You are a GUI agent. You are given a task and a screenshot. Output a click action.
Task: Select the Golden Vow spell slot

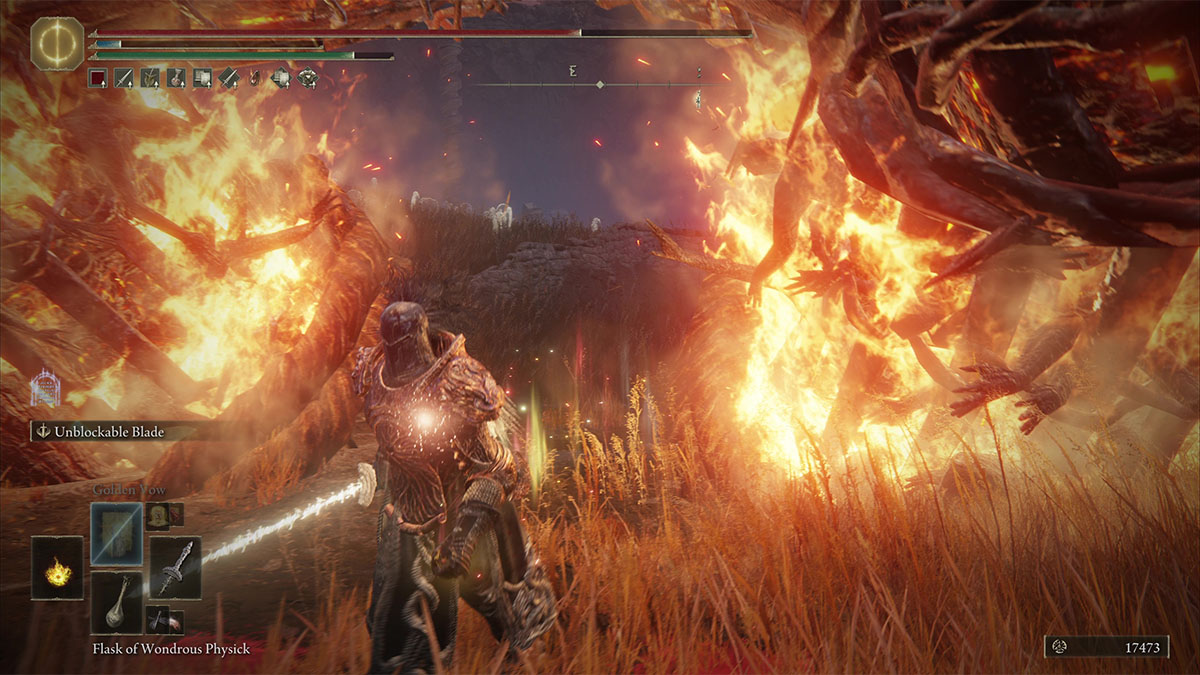pyautogui.click(x=117, y=534)
